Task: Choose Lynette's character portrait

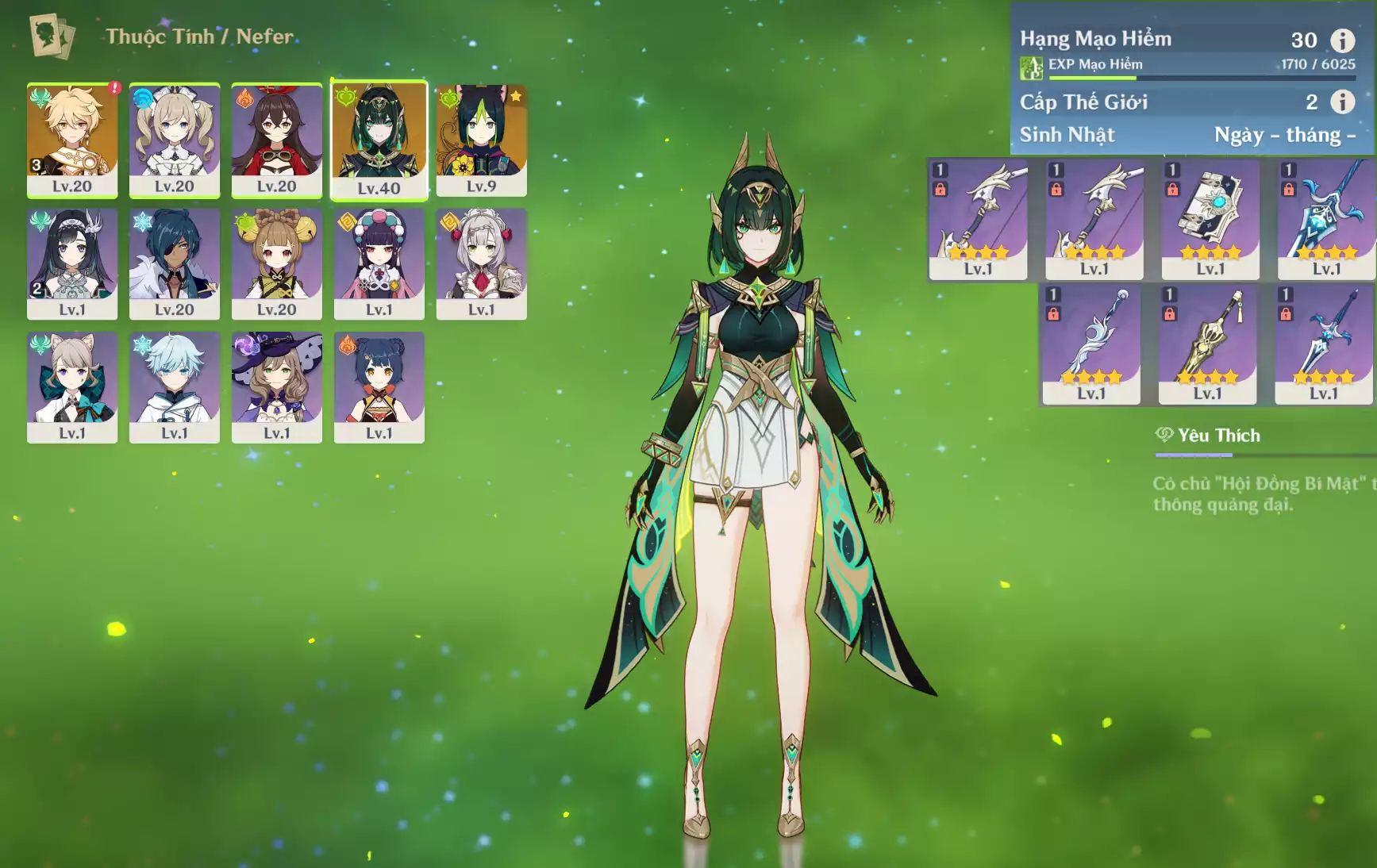Action: tap(72, 387)
